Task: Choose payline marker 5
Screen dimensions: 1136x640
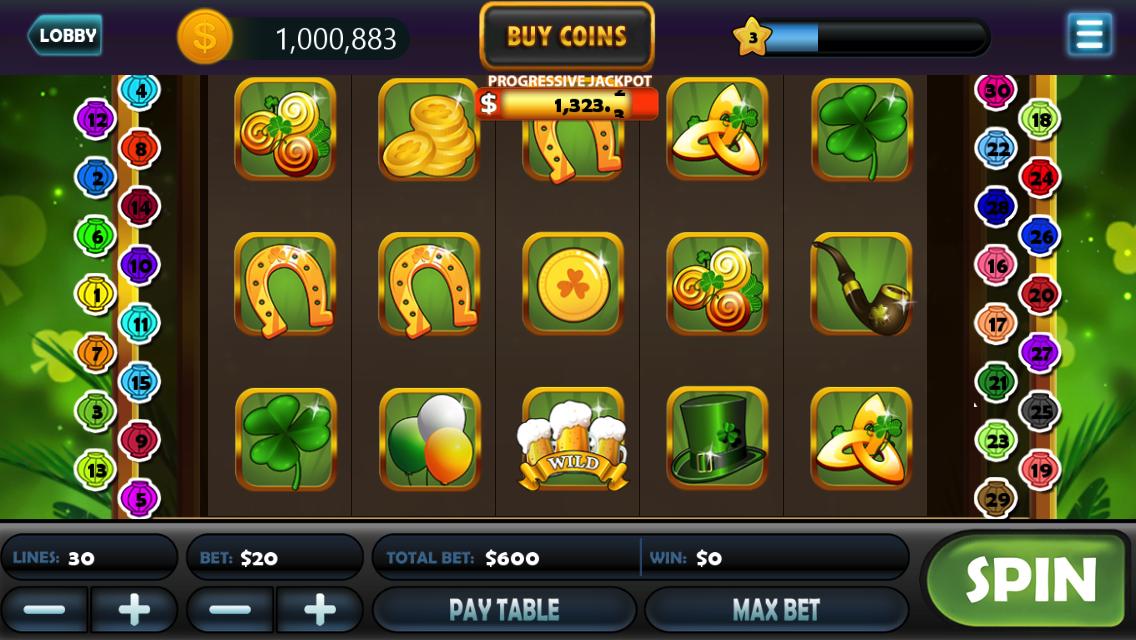Action: click(x=140, y=497)
